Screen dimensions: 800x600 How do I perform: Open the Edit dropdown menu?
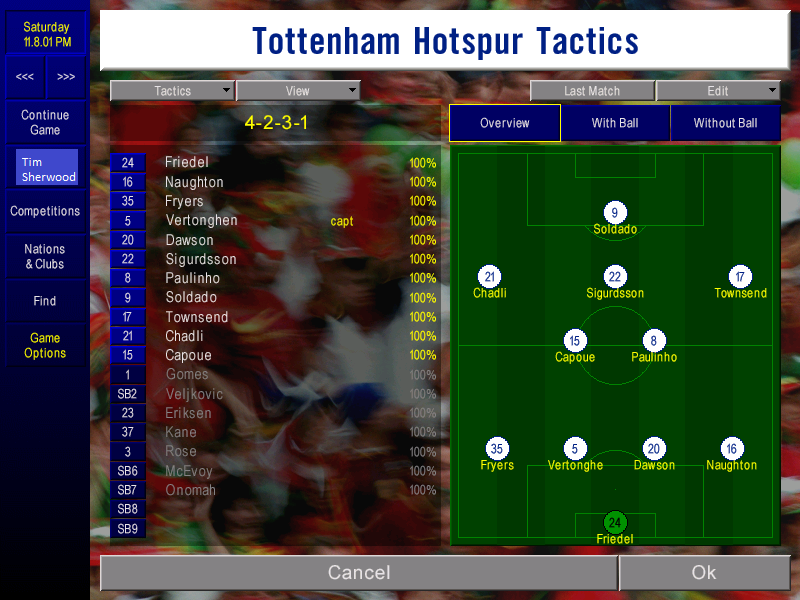(718, 91)
